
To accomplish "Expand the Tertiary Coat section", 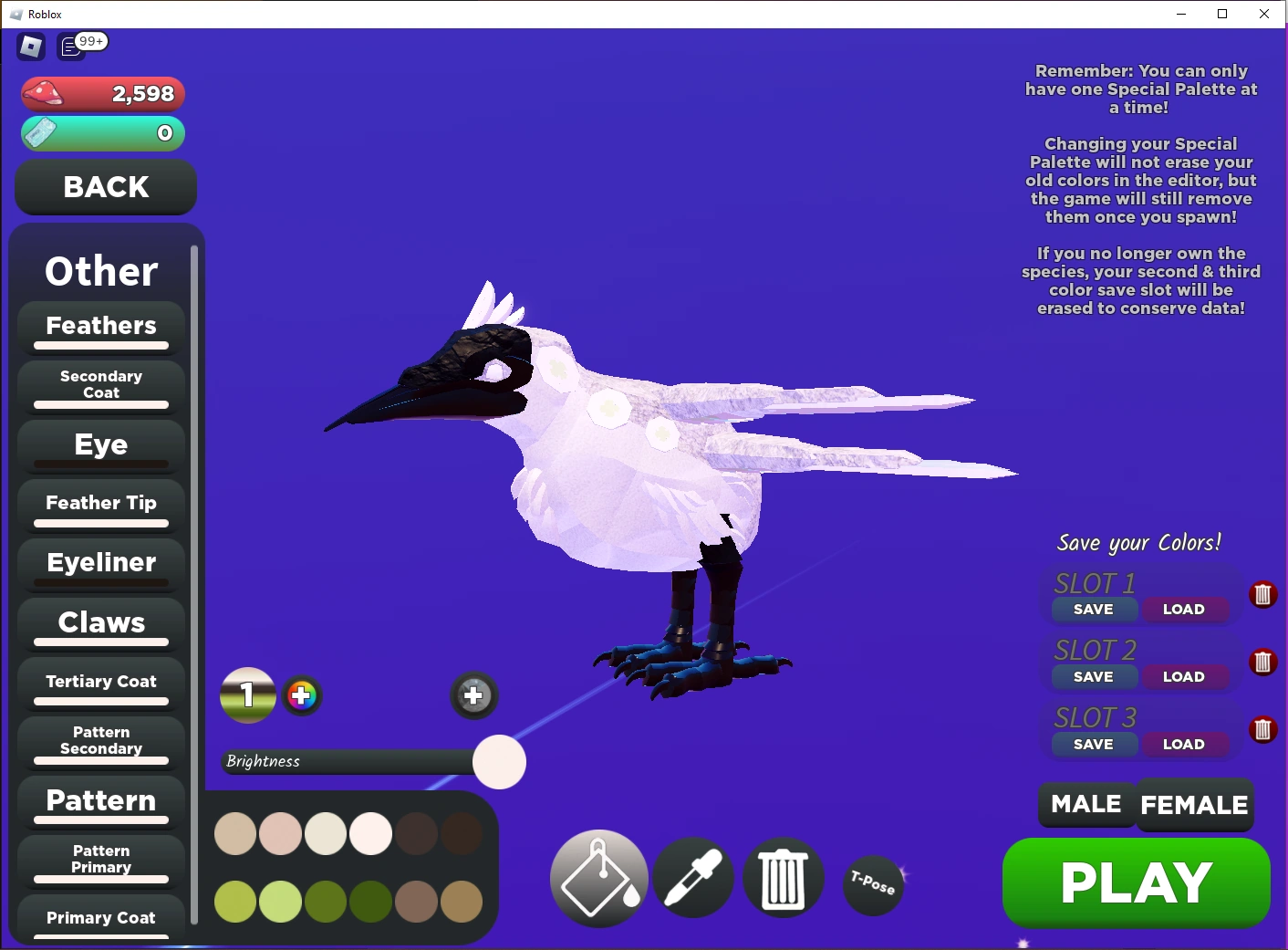I will click(100, 683).
